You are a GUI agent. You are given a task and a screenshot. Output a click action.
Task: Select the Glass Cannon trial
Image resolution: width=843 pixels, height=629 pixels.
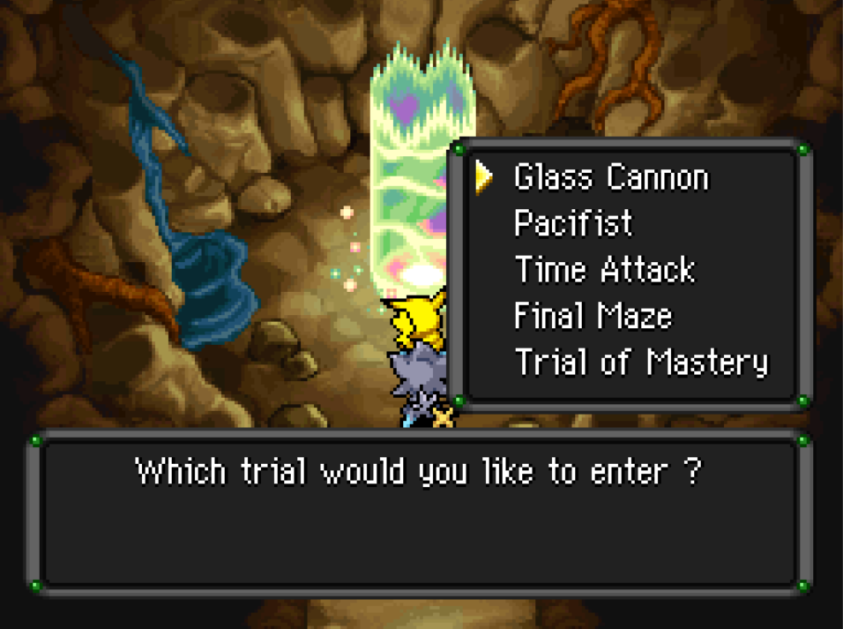(x=611, y=178)
